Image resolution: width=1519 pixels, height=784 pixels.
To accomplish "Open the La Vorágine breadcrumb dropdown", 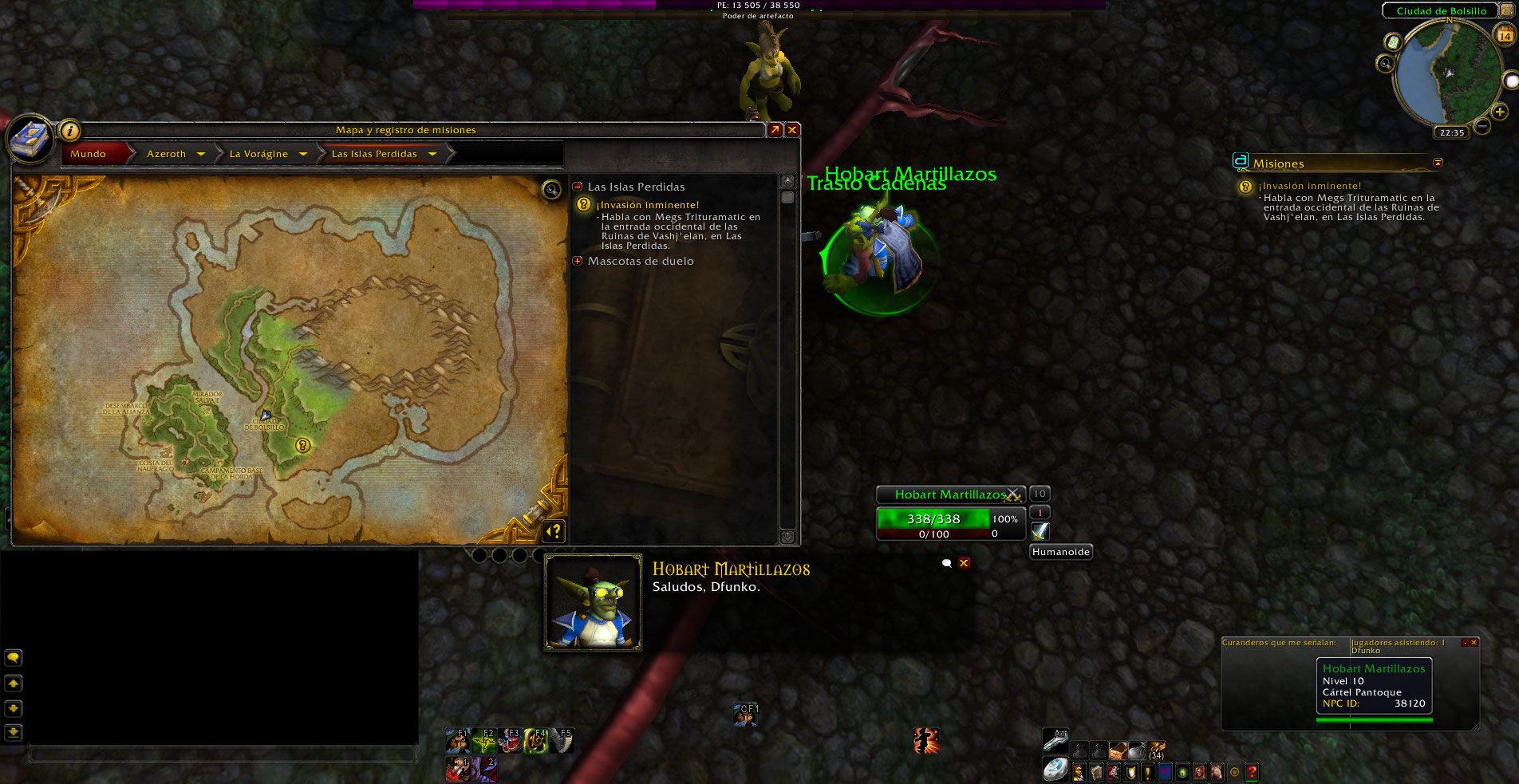I will click(303, 154).
